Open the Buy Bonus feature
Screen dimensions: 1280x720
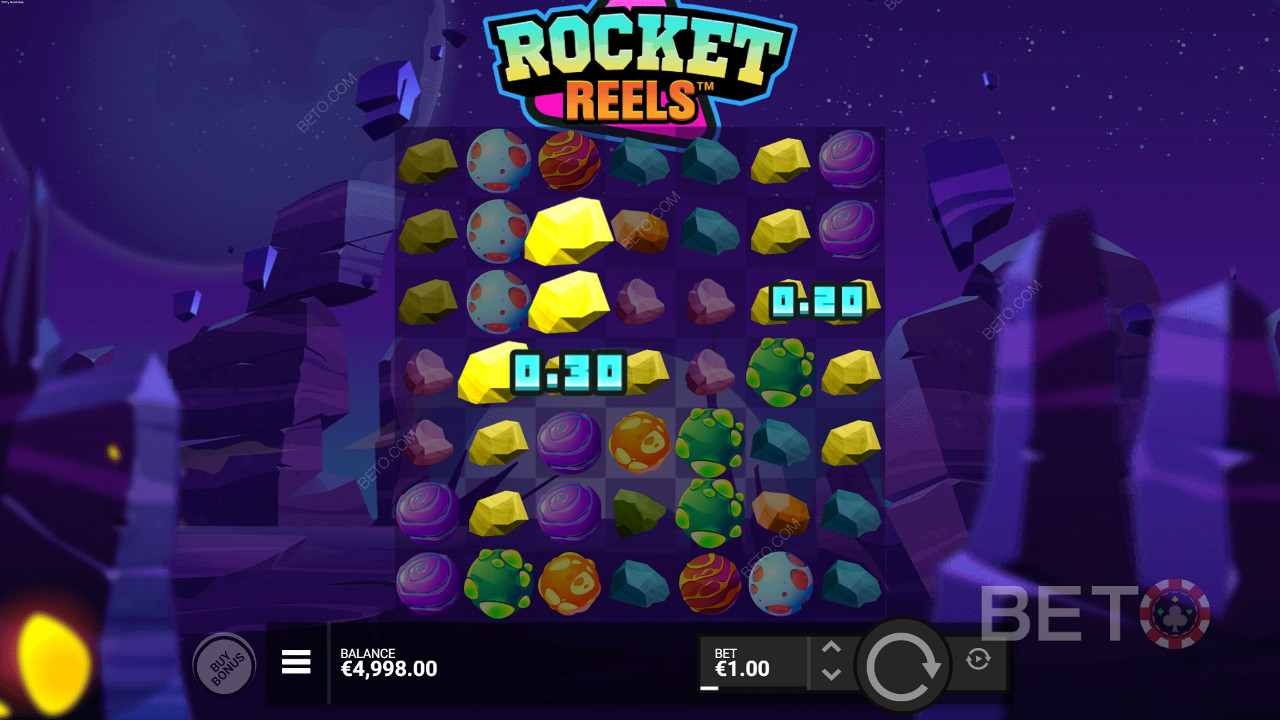(x=222, y=664)
